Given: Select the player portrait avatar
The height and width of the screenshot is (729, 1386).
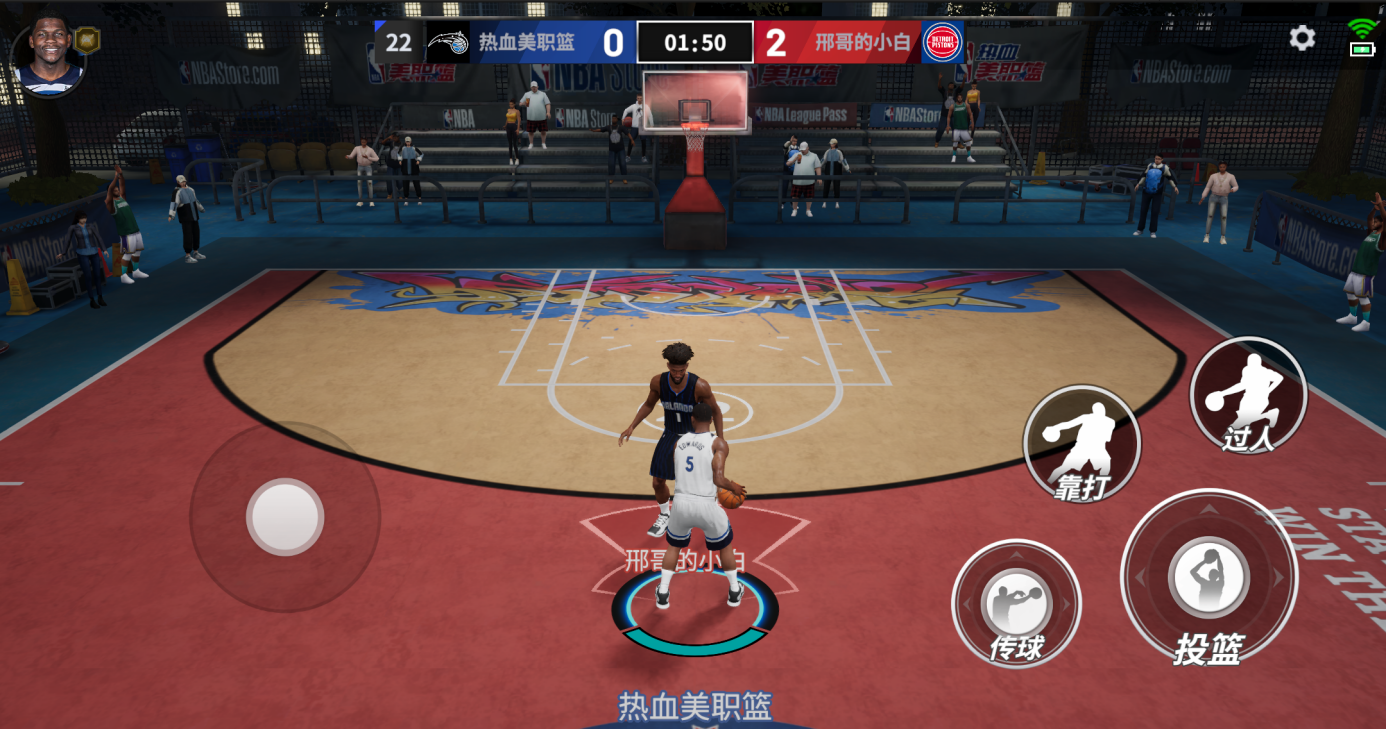Looking at the screenshot, I should click(x=49, y=56).
